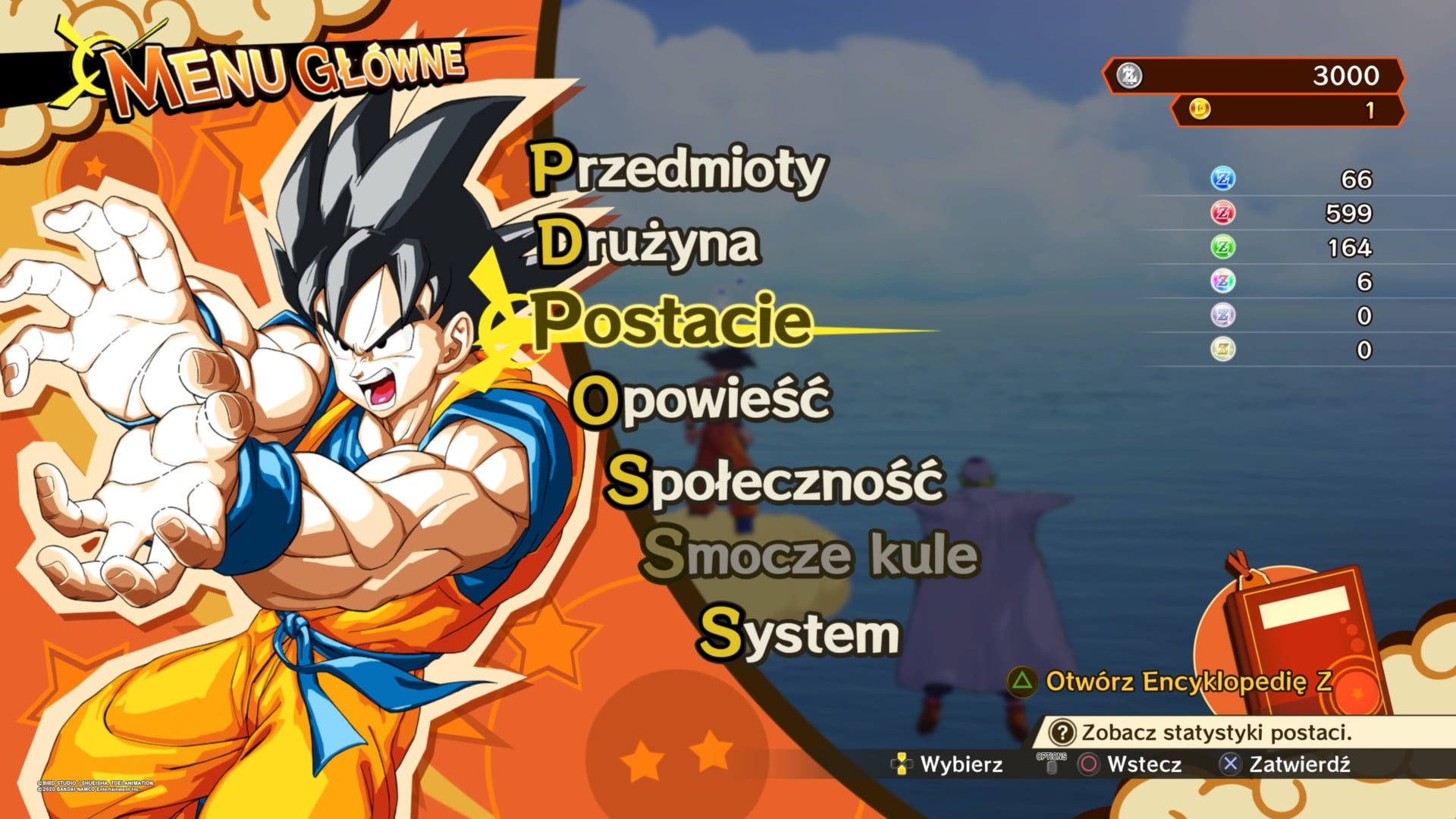Select the greyed-out Smocze kule entry
Image resolution: width=1456 pixels, height=819 pixels.
[810, 555]
